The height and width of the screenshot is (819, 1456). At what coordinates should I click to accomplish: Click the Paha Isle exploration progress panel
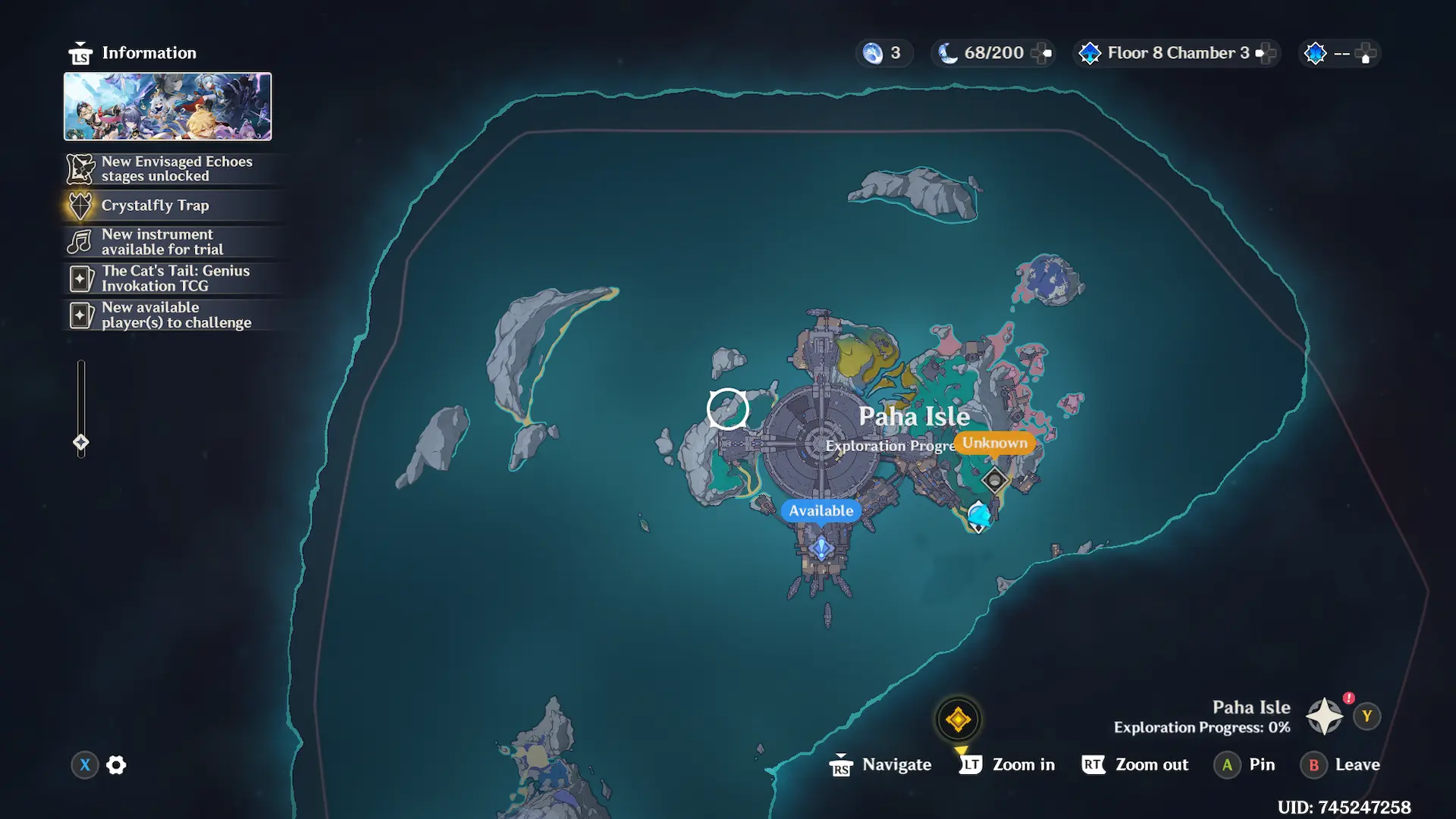click(x=1202, y=717)
